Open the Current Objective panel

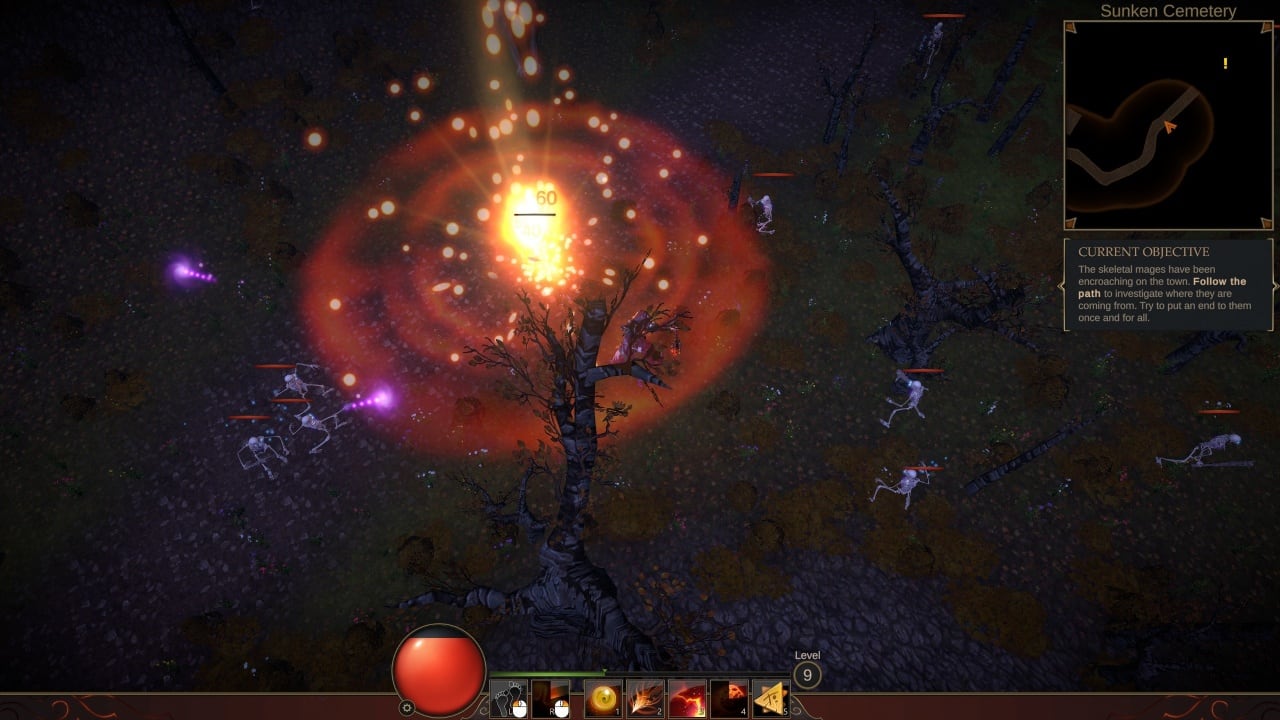(1168, 284)
